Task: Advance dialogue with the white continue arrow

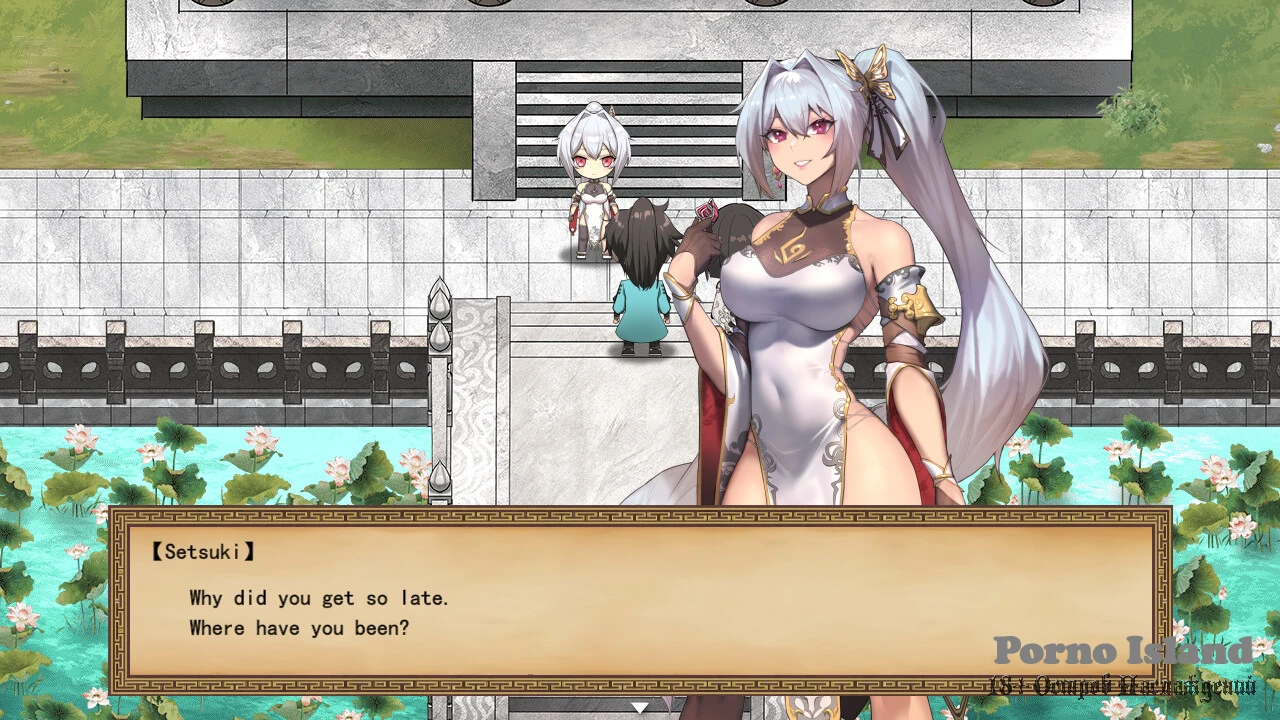Action: tap(639, 707)
